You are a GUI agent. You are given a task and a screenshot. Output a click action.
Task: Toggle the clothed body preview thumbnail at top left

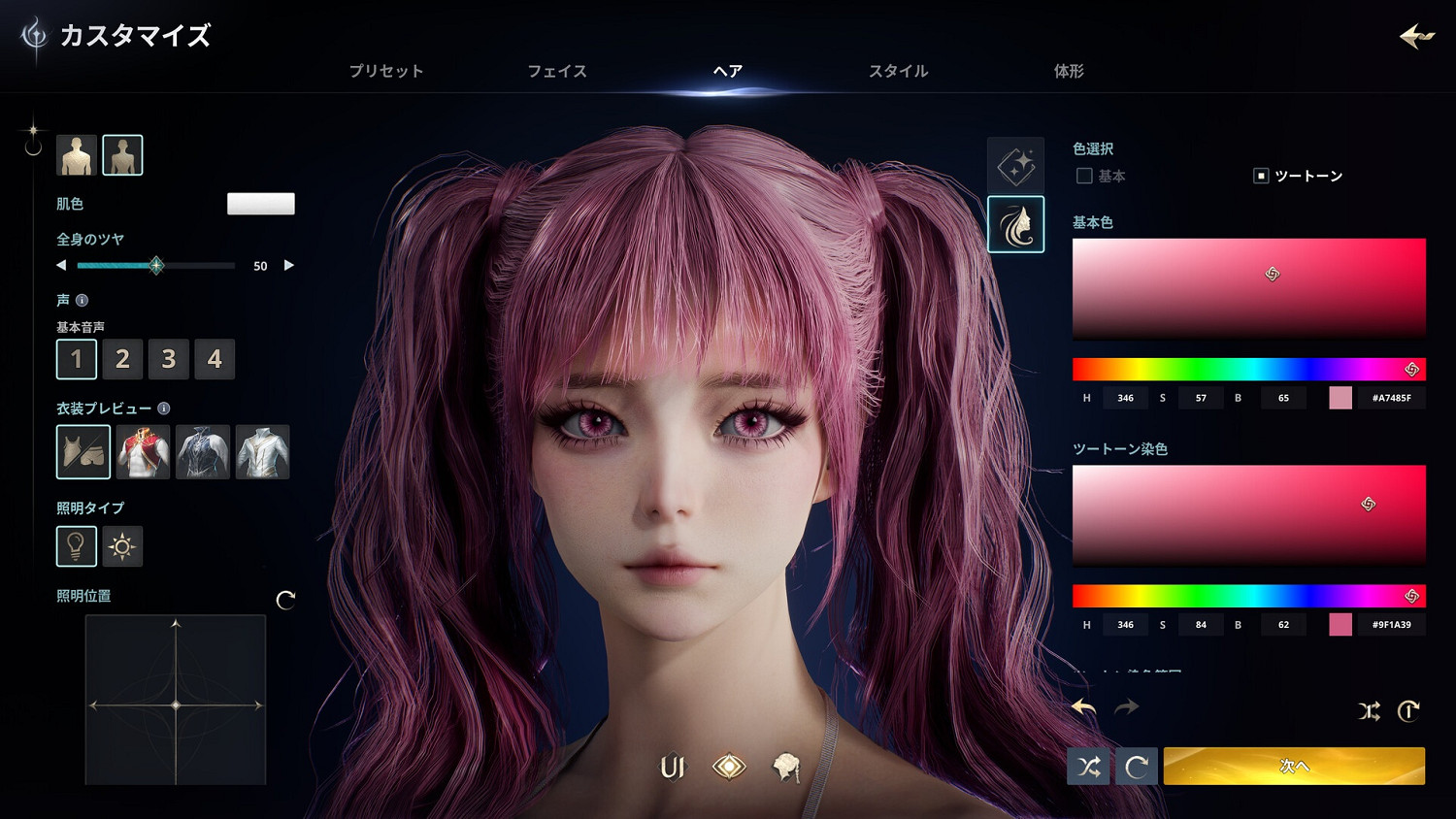(x=75, y=153)
